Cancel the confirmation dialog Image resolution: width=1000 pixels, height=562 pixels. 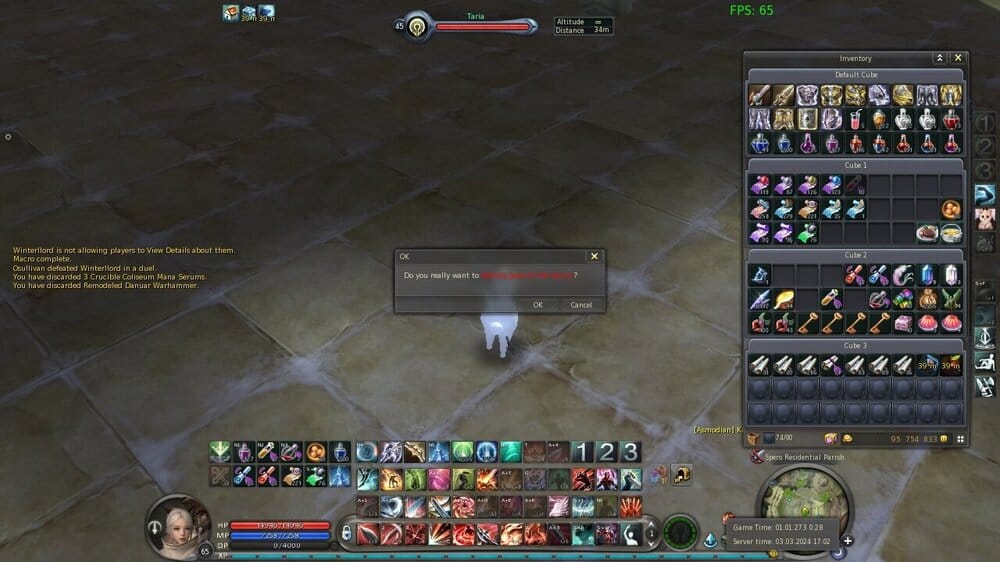(581, 305)
